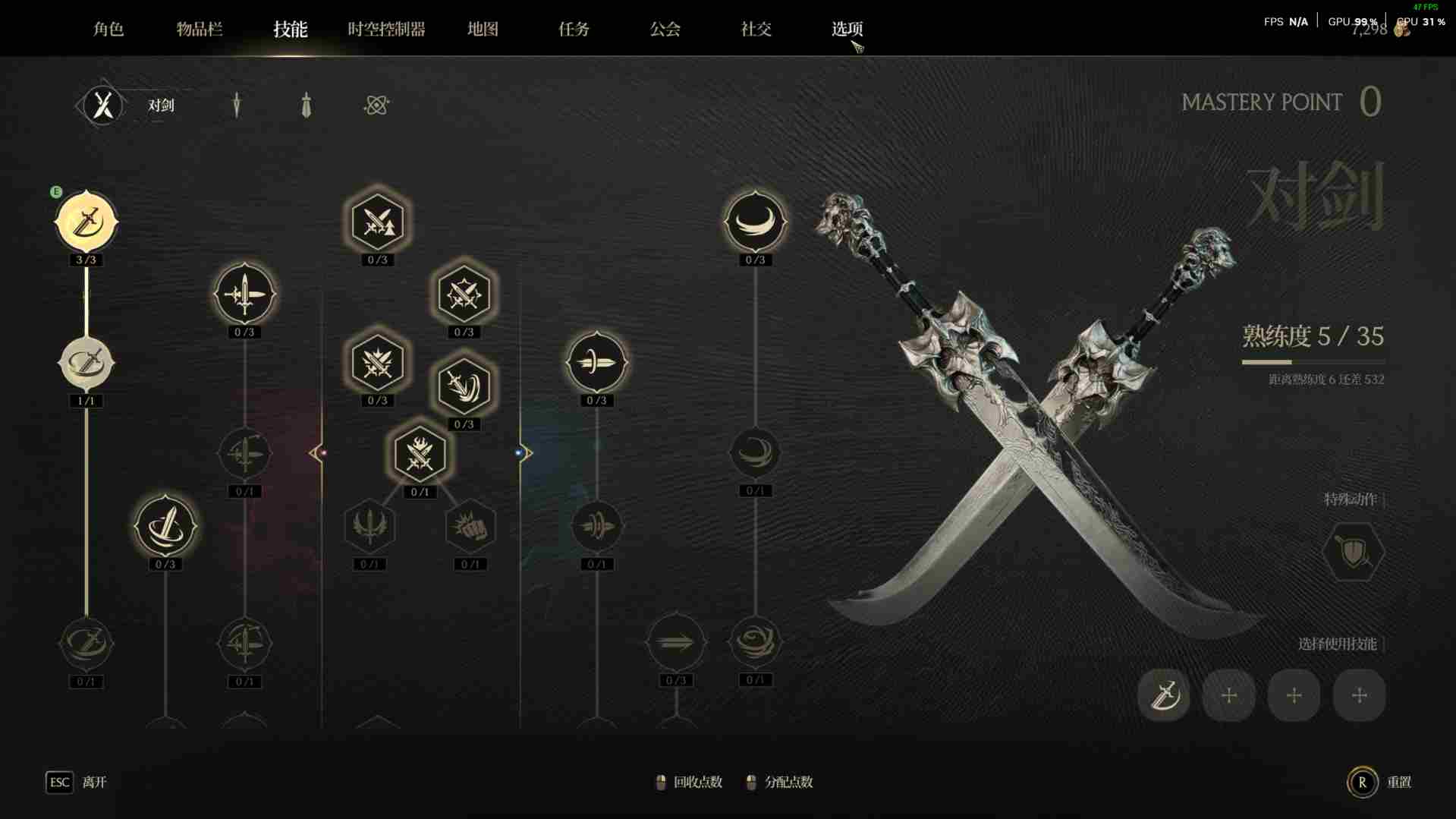Select the maxed 3/3 gold sword skill node

click(x=86, y=222)
